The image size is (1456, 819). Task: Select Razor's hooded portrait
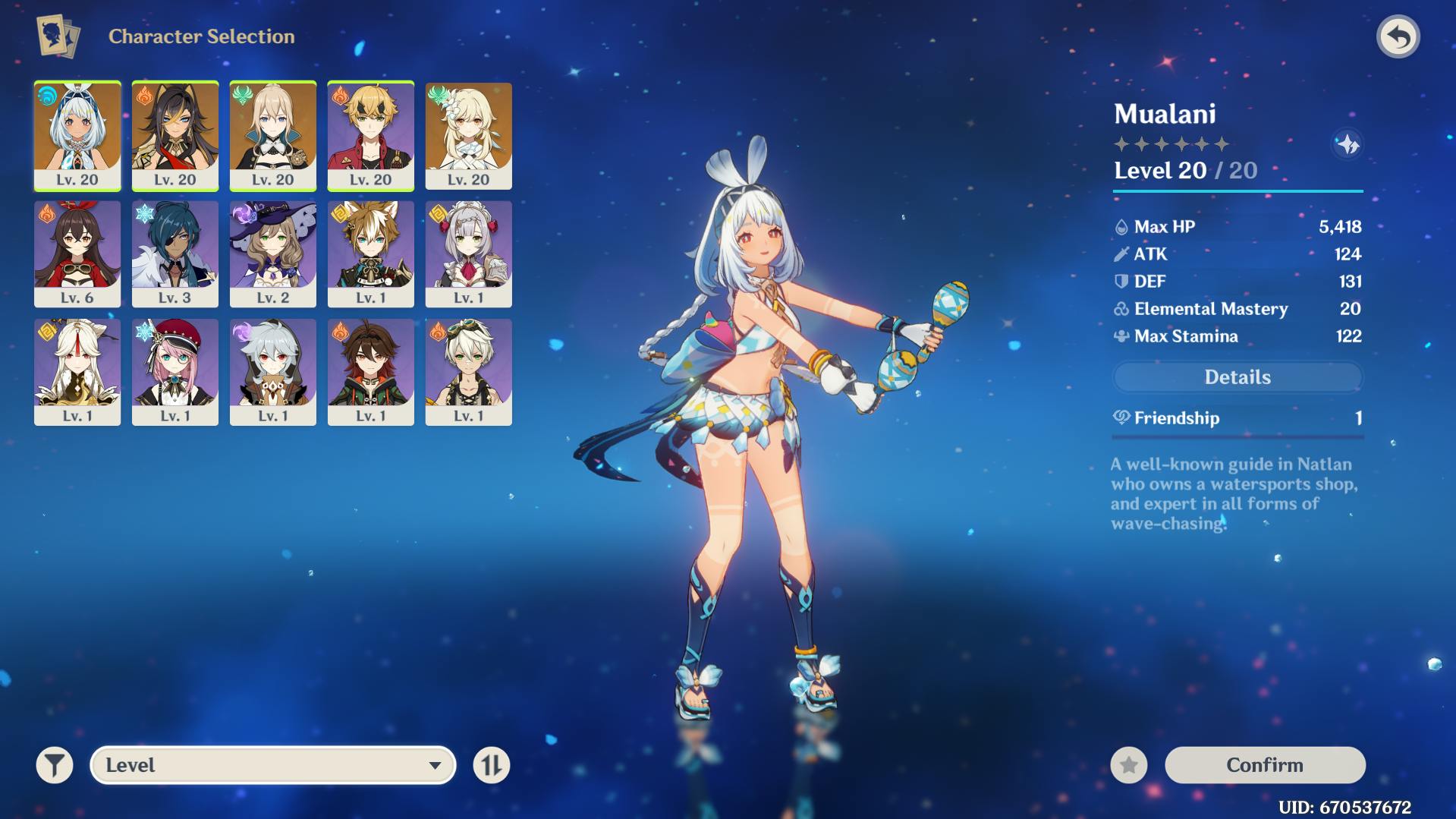click(273, 372)
